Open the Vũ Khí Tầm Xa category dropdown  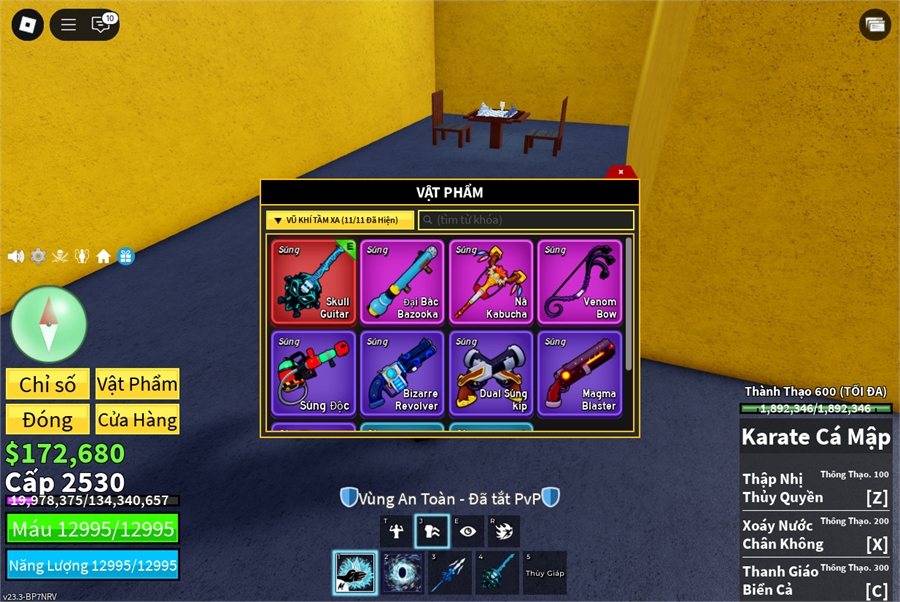[x=340, y=220]
